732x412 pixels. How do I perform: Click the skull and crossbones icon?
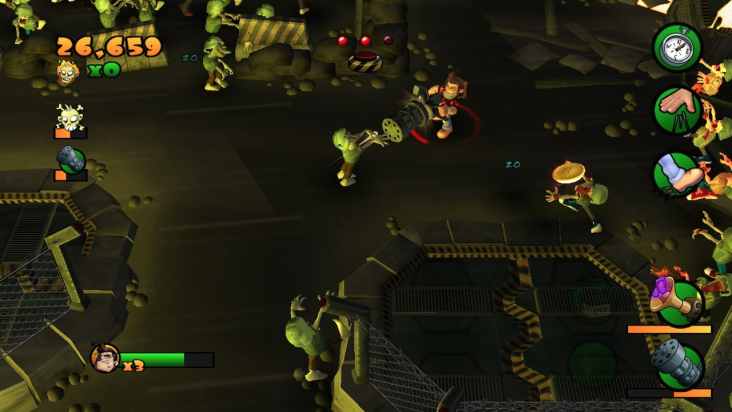[x=69, y=119]
